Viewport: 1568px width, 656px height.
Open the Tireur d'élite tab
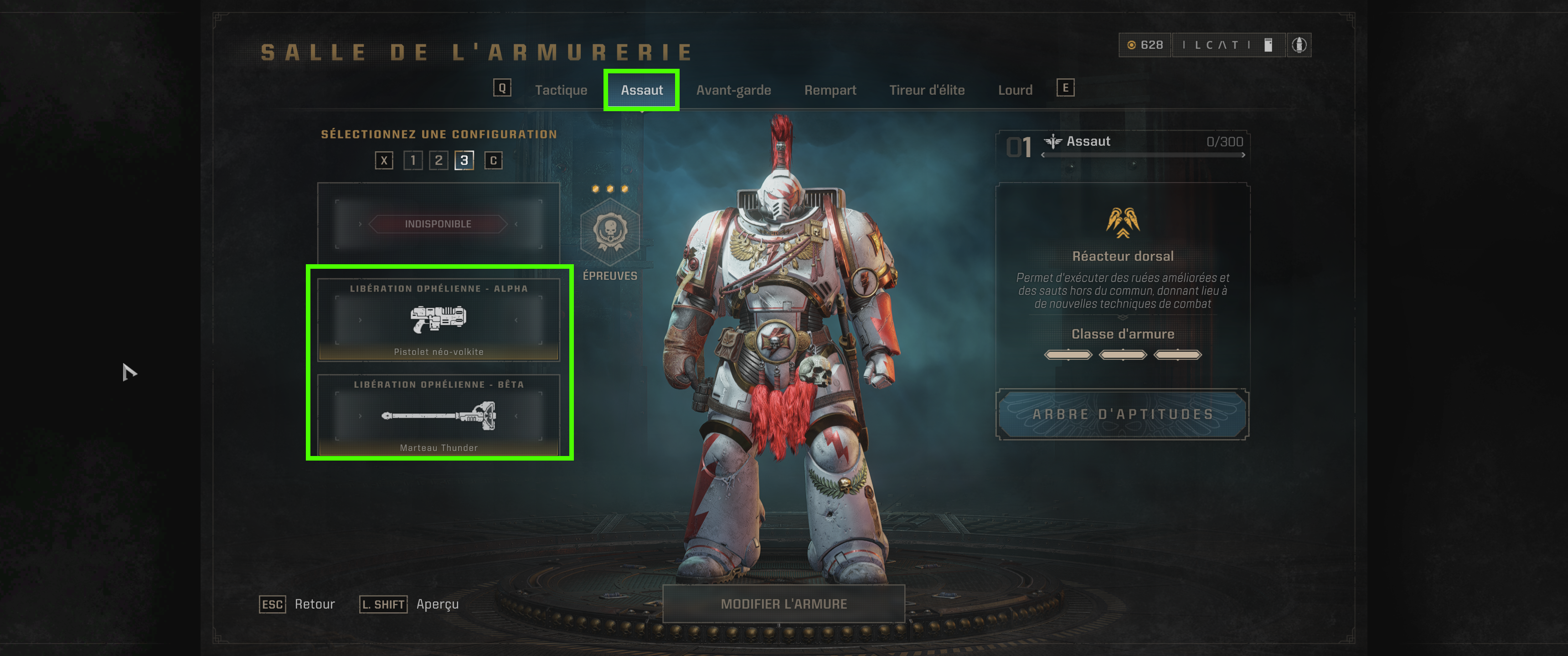(x=926, y=89)
